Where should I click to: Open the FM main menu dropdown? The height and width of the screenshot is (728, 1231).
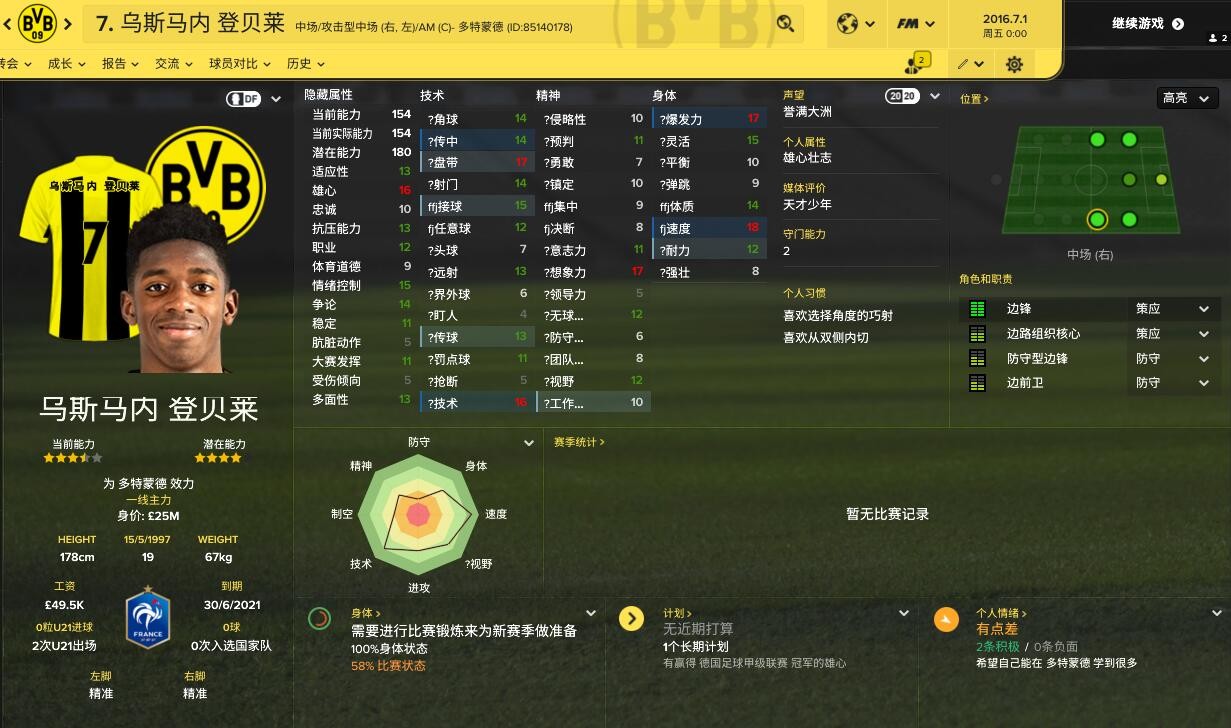coord(915,24)
